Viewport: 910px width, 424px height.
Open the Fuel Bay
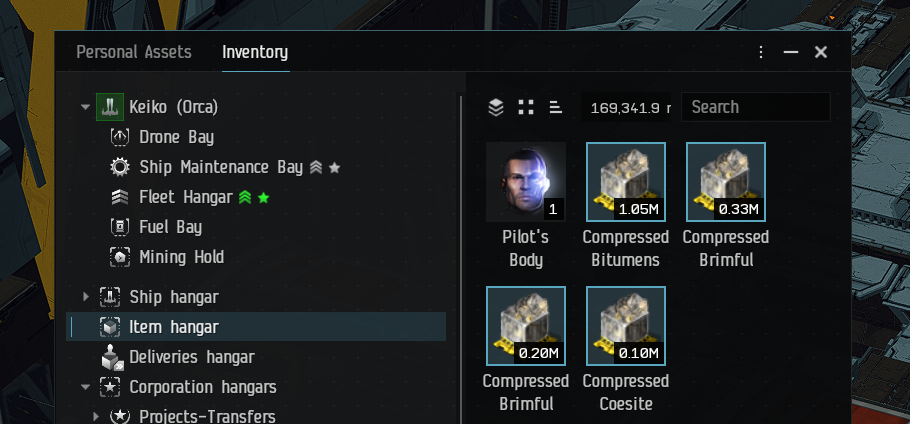170,227
